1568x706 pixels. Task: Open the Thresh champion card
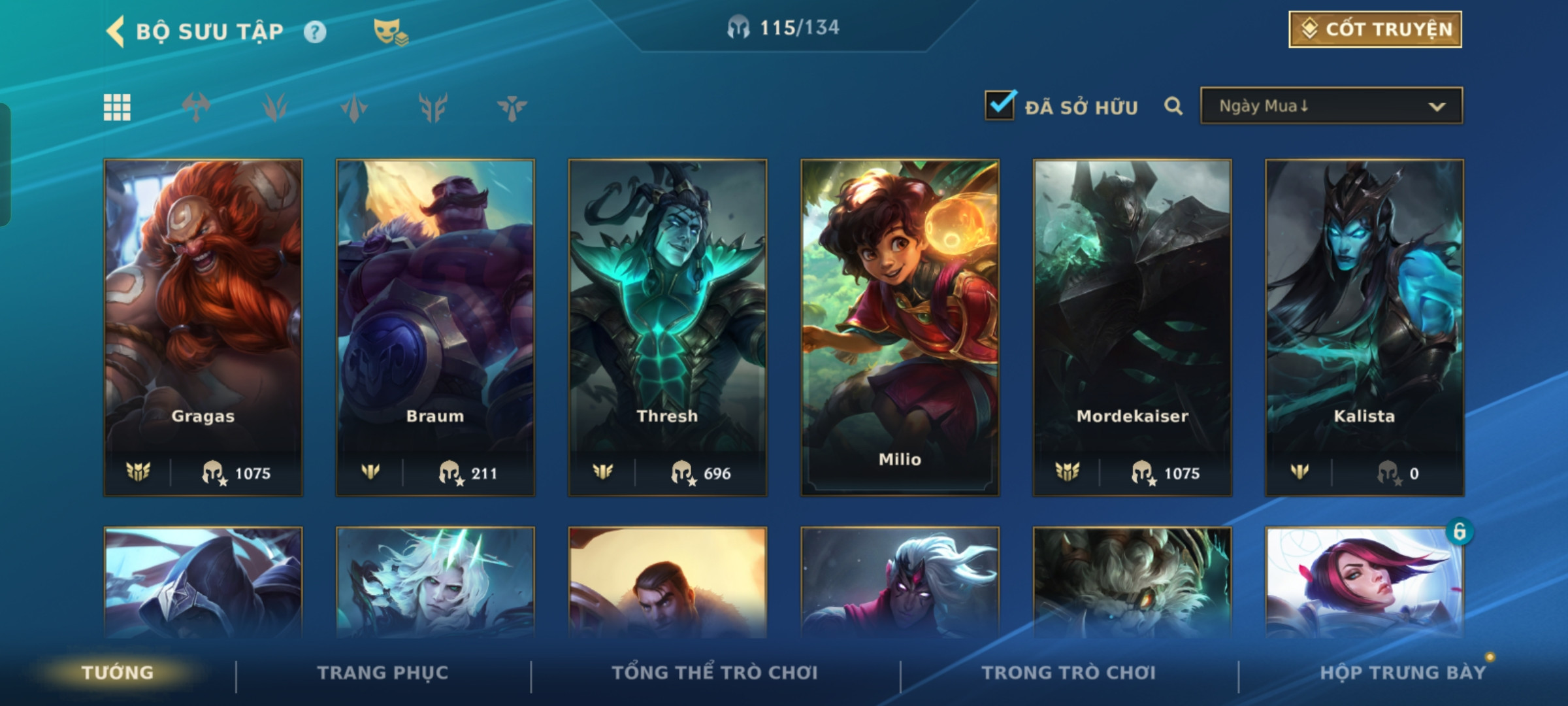point(667,327)
